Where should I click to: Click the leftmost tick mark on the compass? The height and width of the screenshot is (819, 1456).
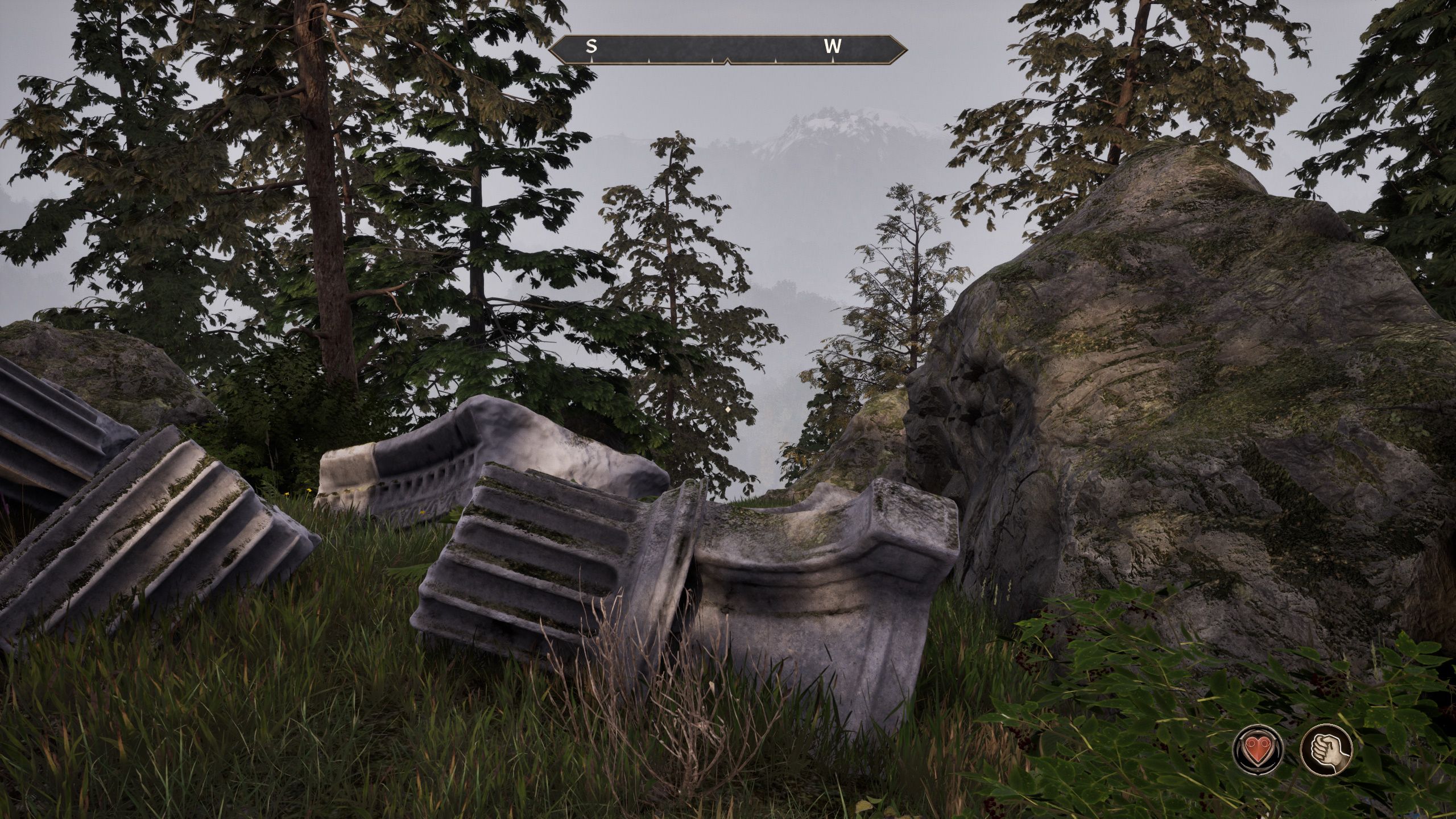(592, 59)
